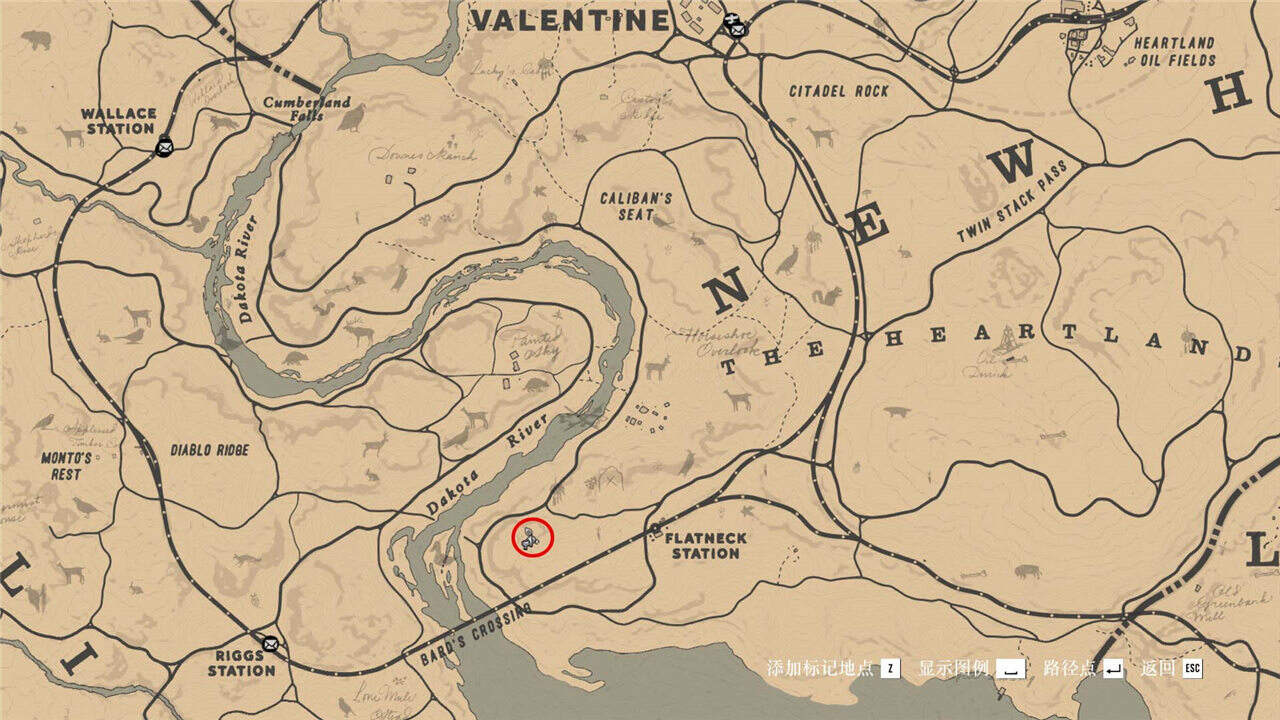This screenshot has width=1280, height=720.
Task: Select the Riggs Station post office marker
Action: coord(269,643)
